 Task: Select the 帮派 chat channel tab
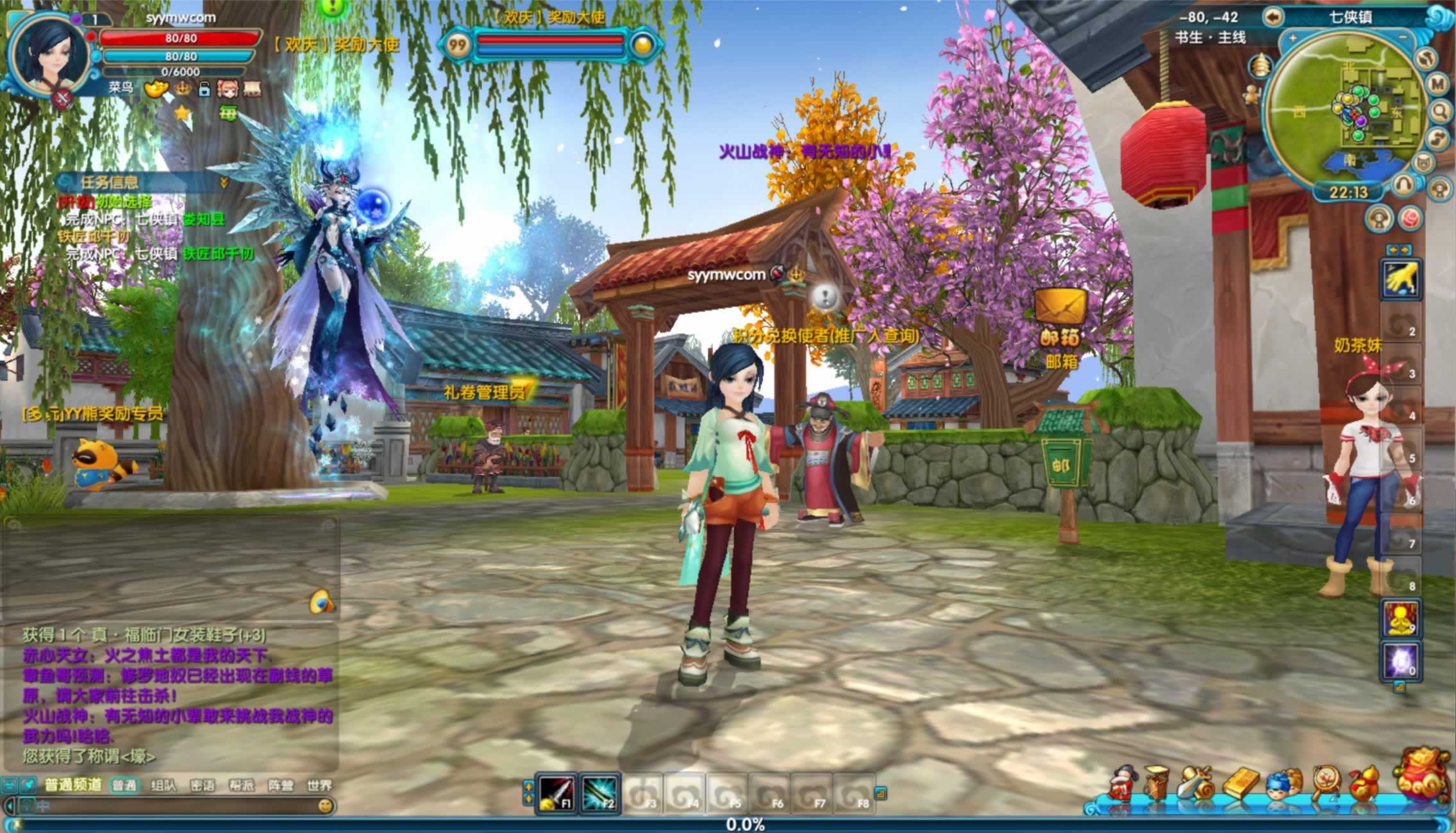tap(242, 786)
